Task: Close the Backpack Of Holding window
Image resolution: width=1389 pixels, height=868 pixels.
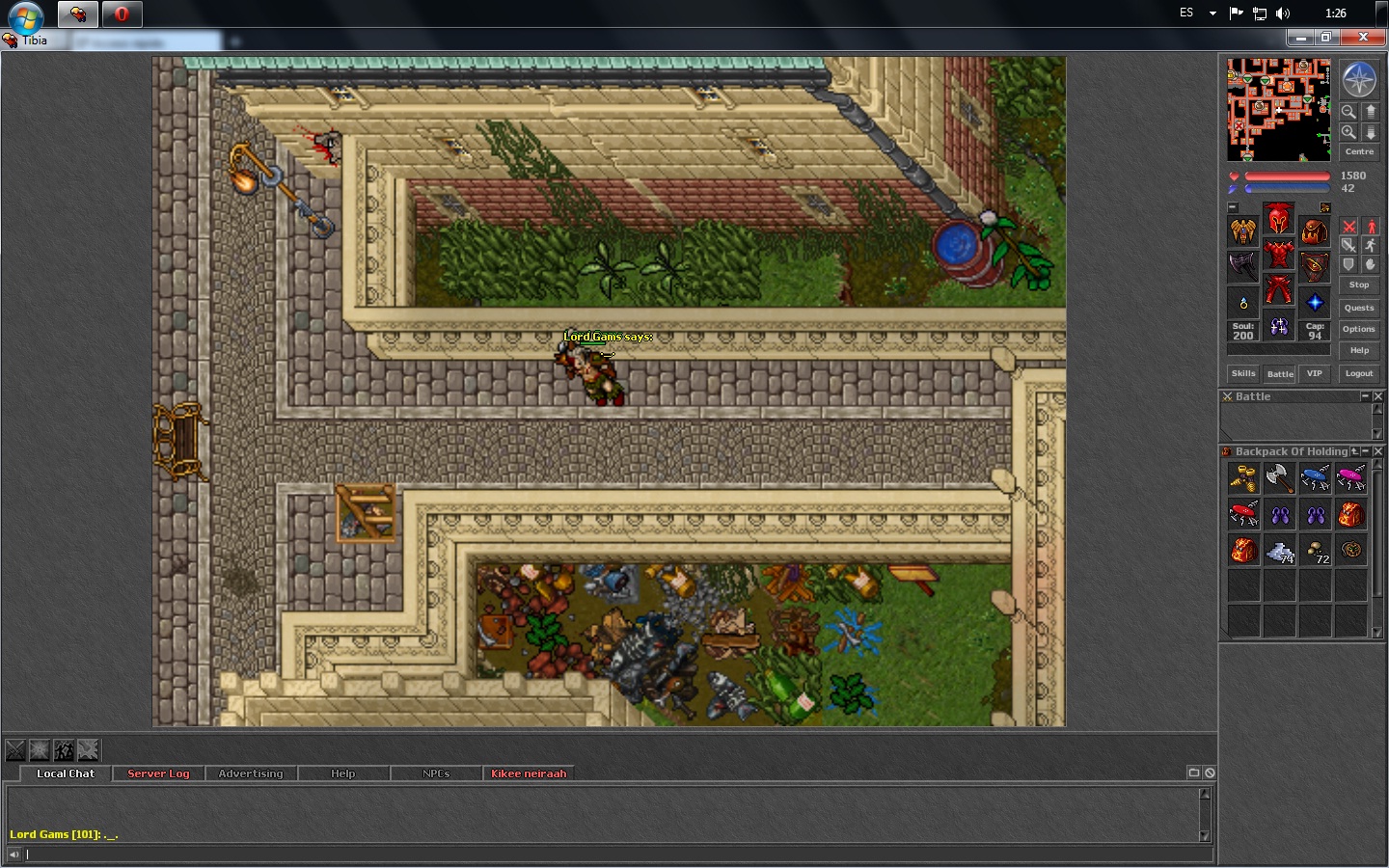Action: tap(1378, 451)
